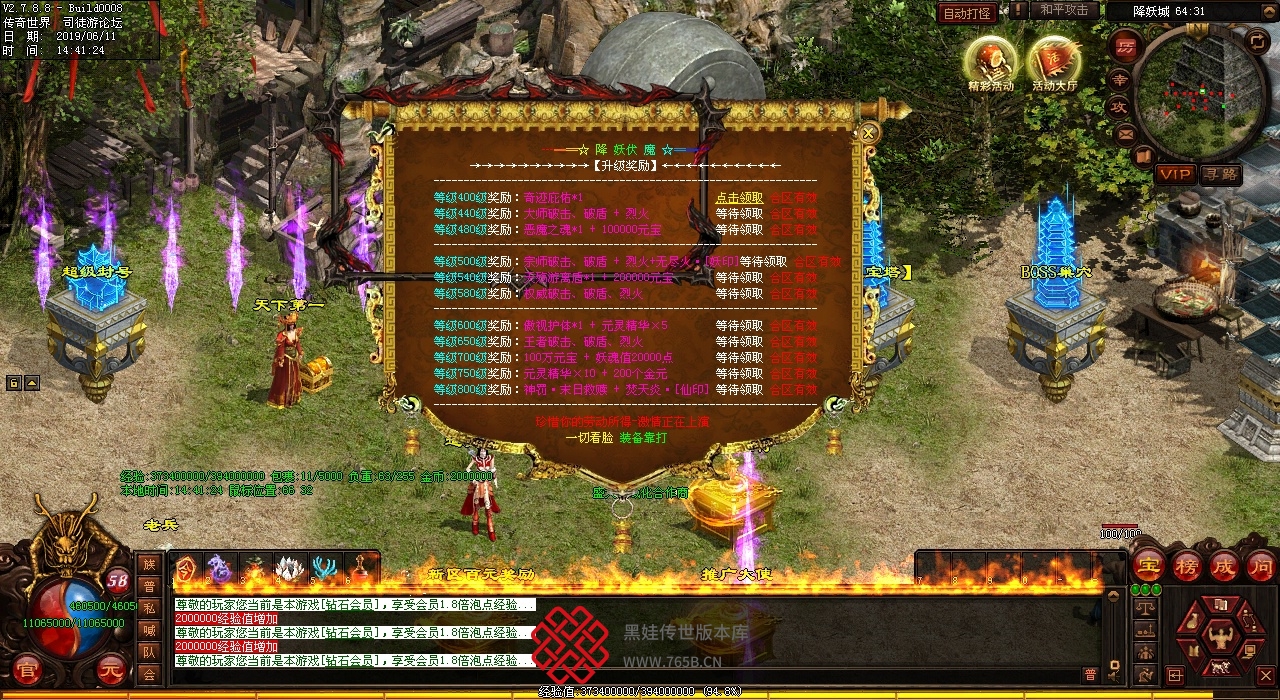Open the 活动大厅 flag icon
Viewport: 1280px width, 700px height.
pyautogui.click(x=1054, y=62)
